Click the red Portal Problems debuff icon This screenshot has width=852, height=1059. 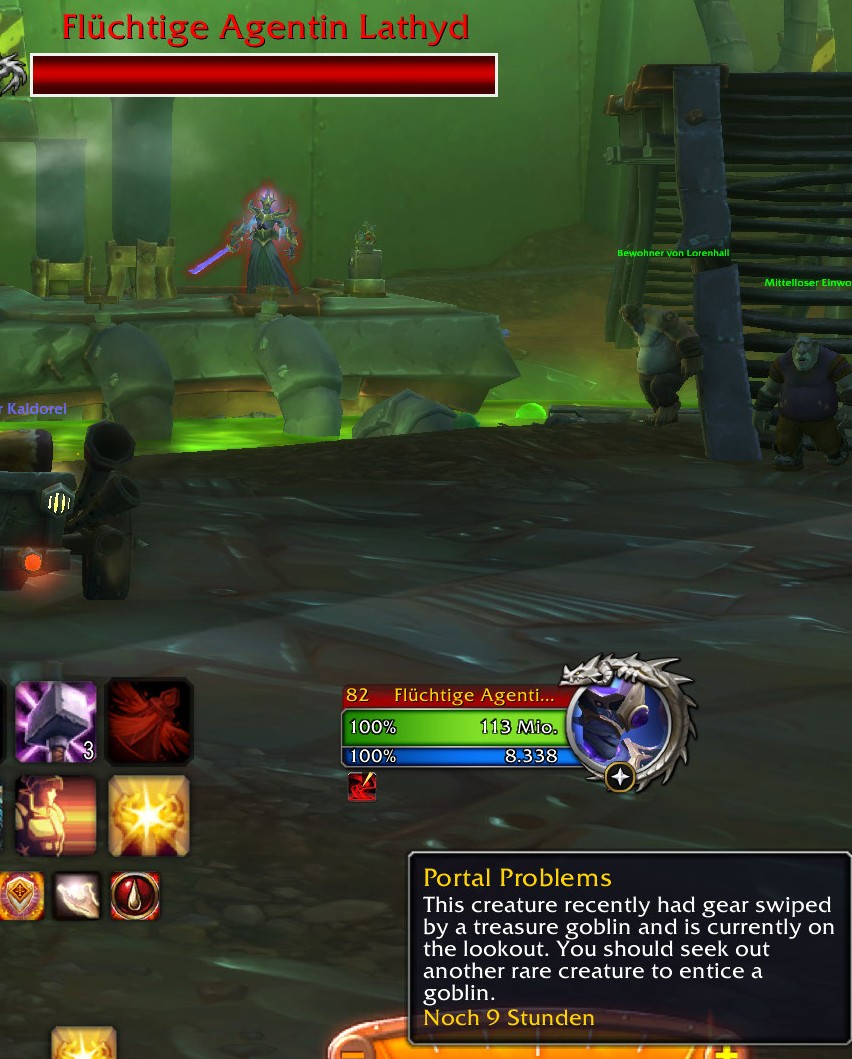click(x=362, y=787)
